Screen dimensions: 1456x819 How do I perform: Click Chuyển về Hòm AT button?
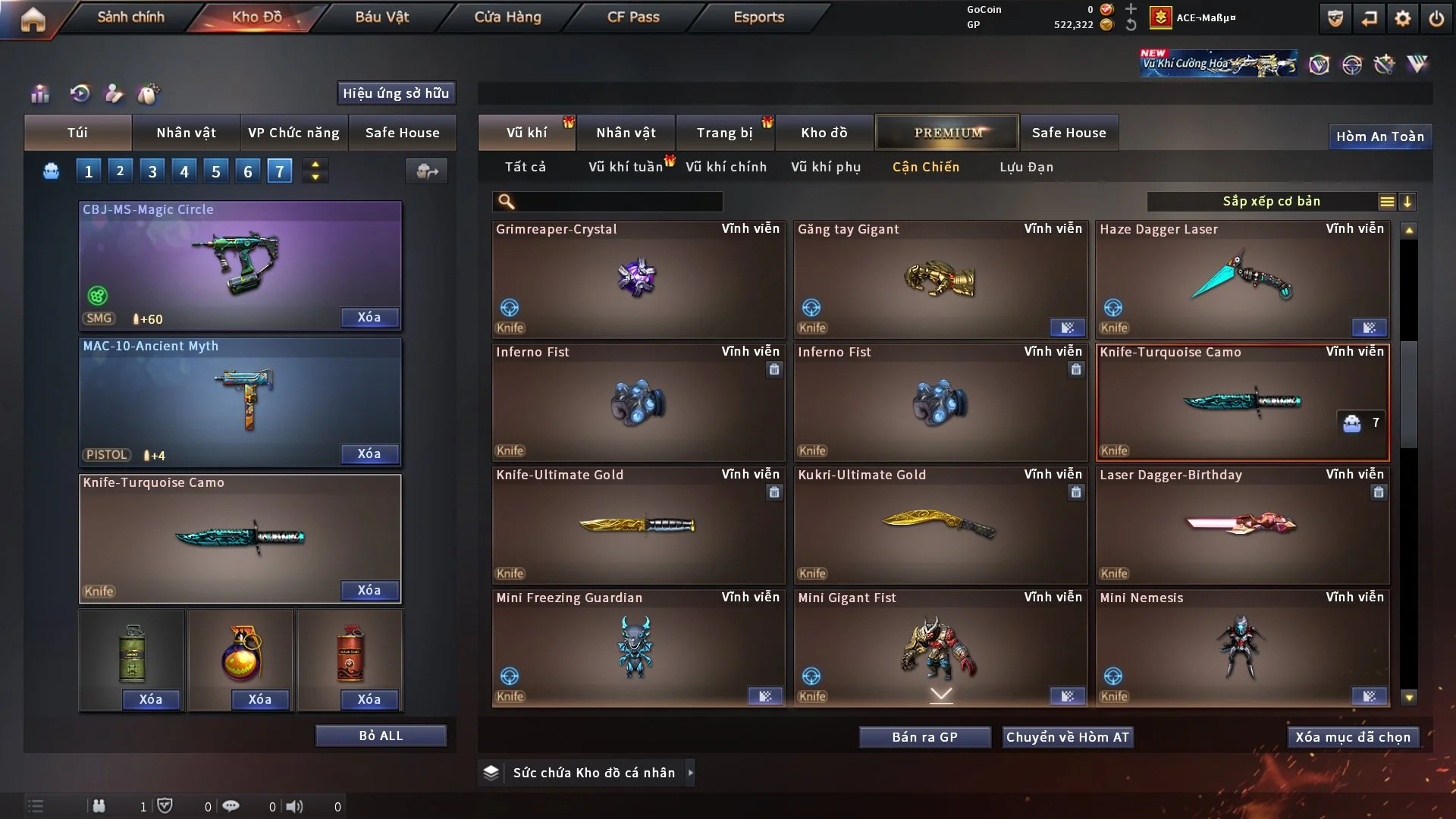point(1067,737)
